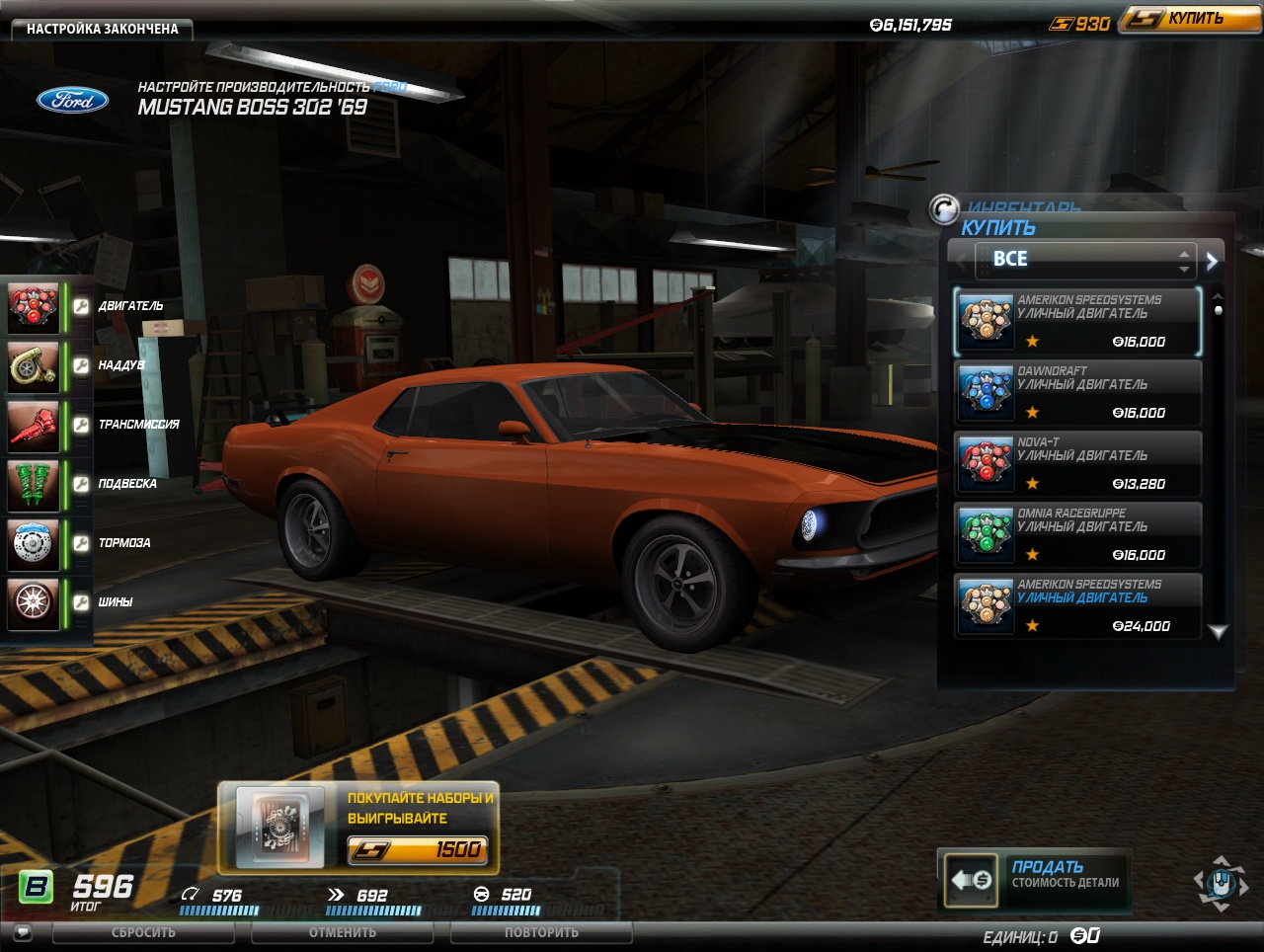This screenshot has height=952, width=1264.
Task: Select the Dawndraft street engine
Action: click(1077, 392)
